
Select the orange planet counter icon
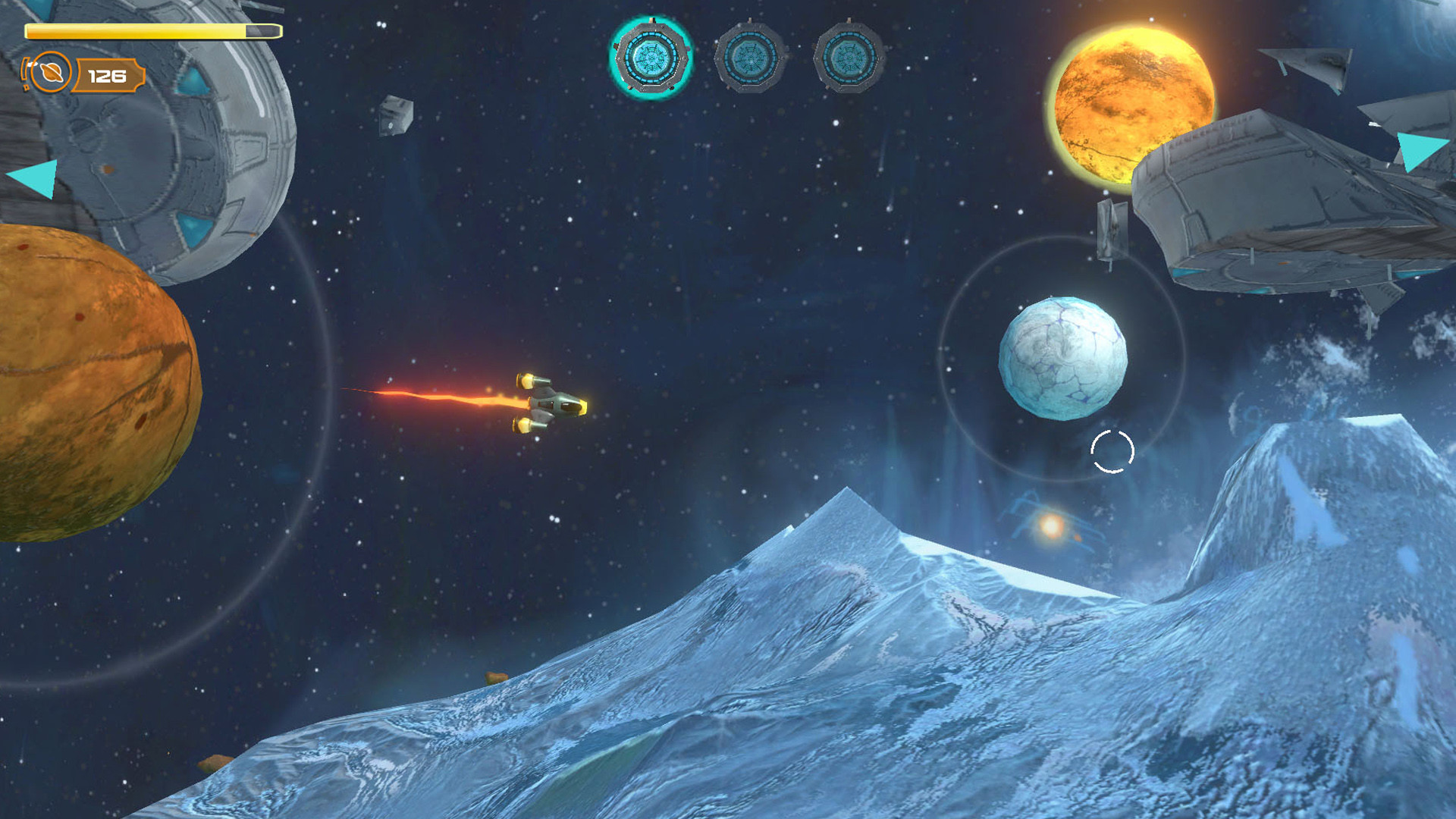click(x=50, y=73)
